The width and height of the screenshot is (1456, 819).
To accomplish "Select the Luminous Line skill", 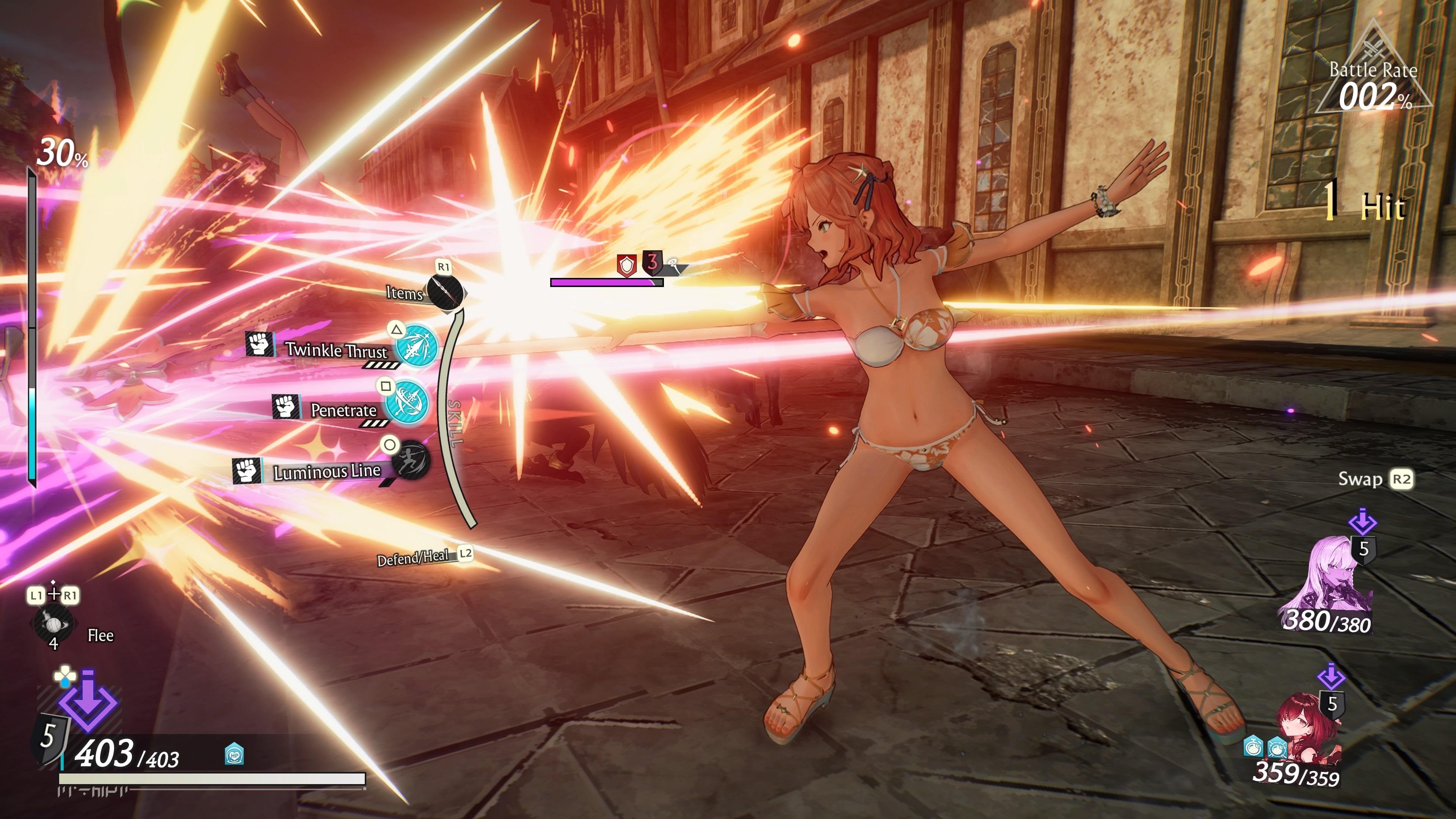I will point(411,460).
